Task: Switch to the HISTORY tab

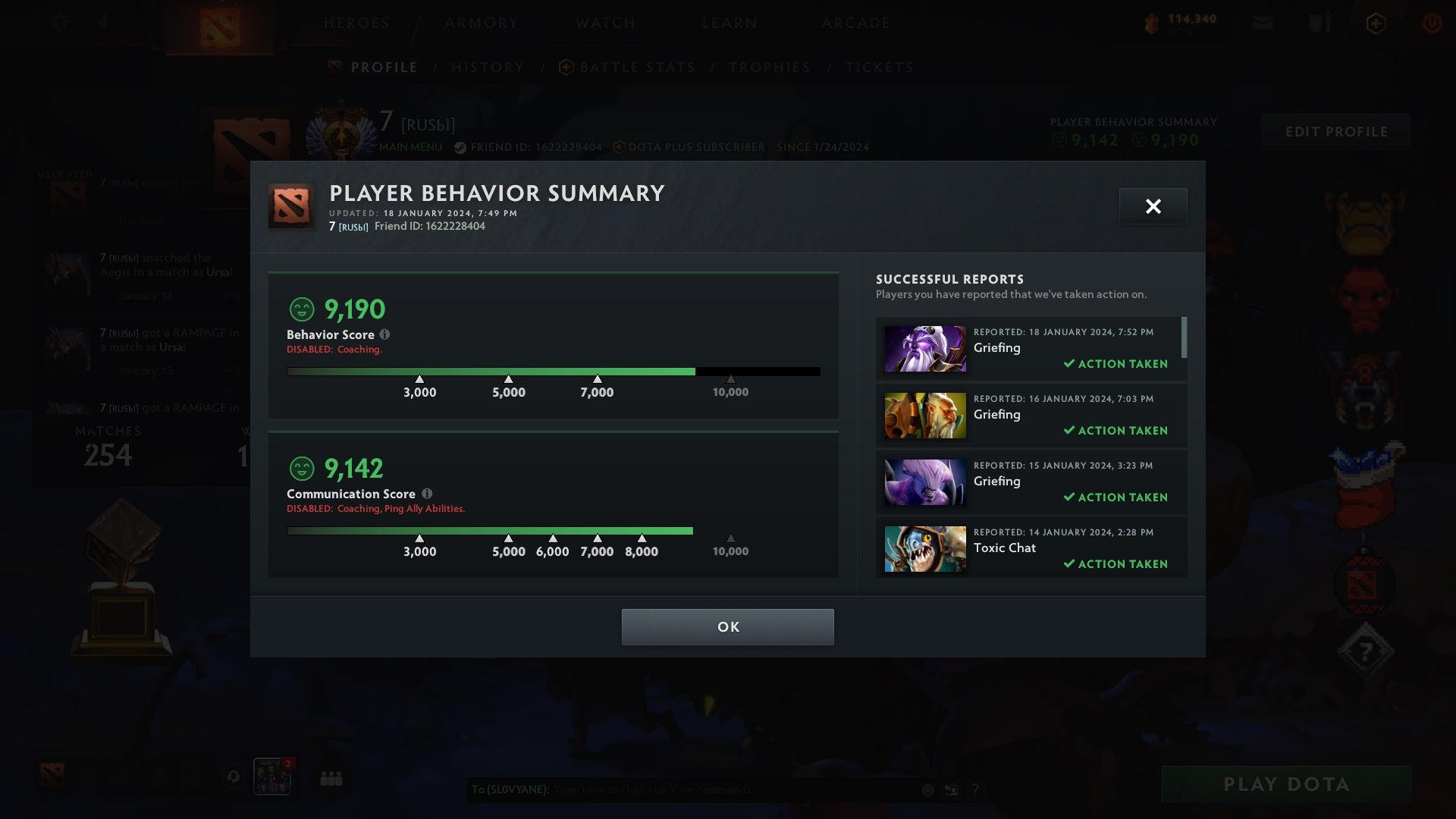Action: point(488,67)
